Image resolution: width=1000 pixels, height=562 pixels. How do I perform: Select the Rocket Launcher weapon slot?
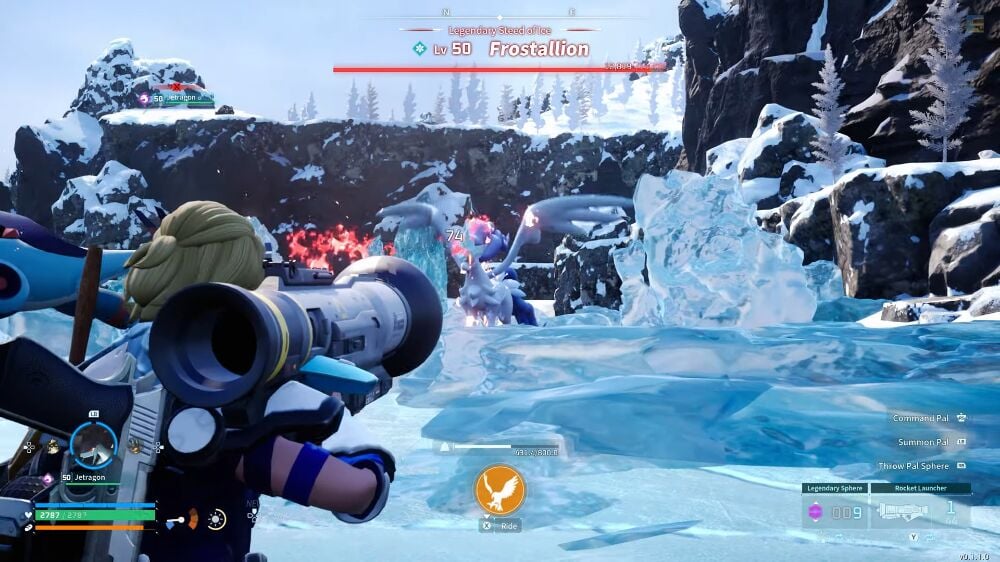[x=920, y=512]
